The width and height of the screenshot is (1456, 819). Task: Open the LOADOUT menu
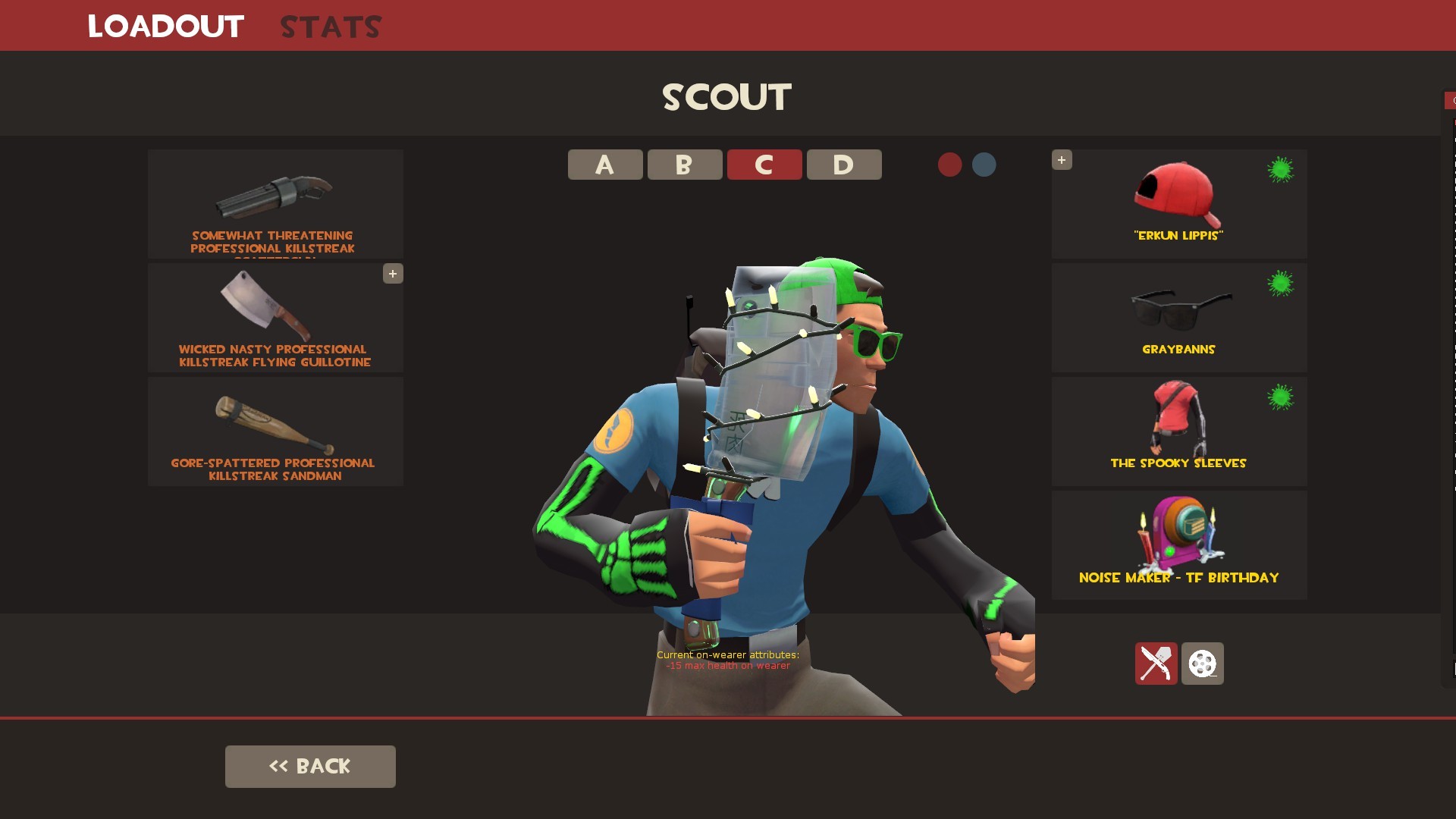pos(165,26)
